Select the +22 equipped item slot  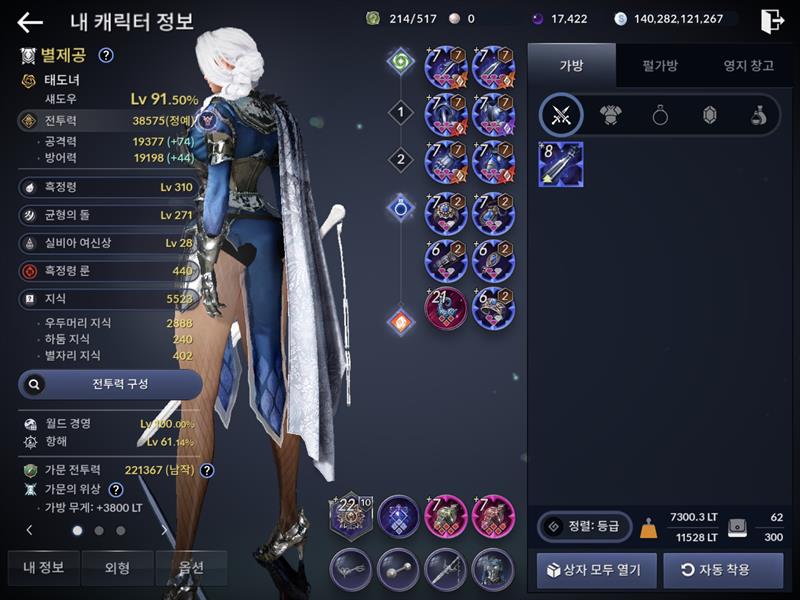351,517
